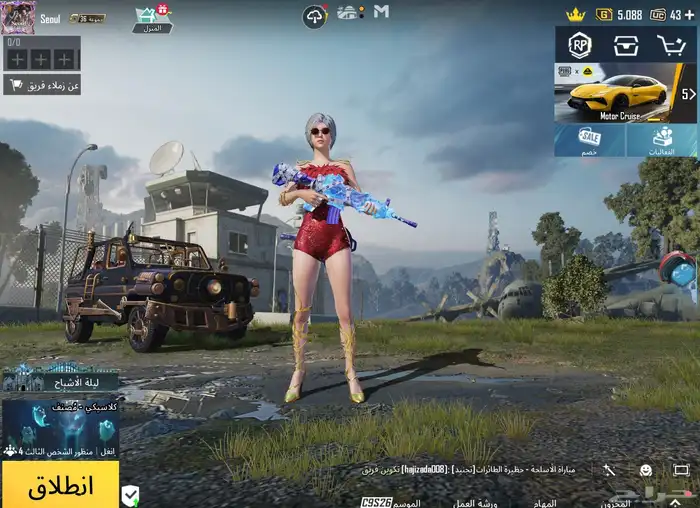Viewport: 700px width, 508px height.
Task: Open the Sale discounts button
Action: [x=590, y=141]
